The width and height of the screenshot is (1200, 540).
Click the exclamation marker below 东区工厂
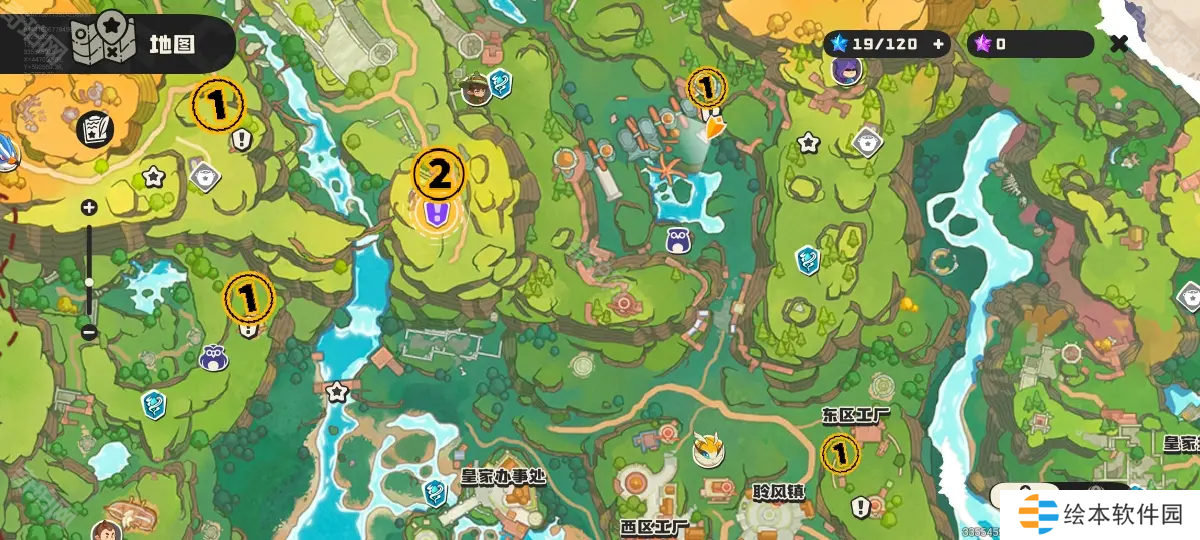860,508
